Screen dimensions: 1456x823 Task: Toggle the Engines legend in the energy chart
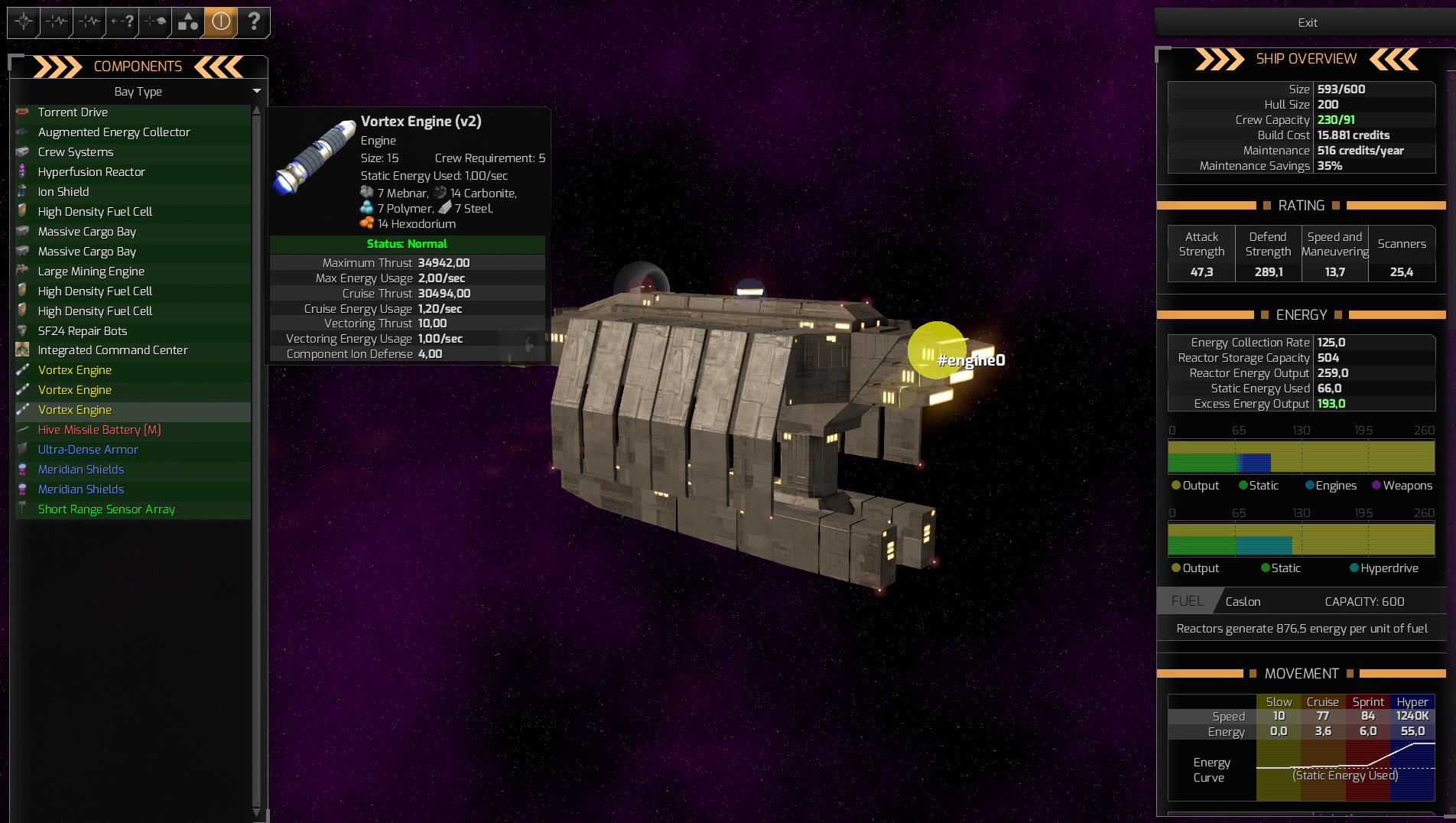tap(1331, 485)
